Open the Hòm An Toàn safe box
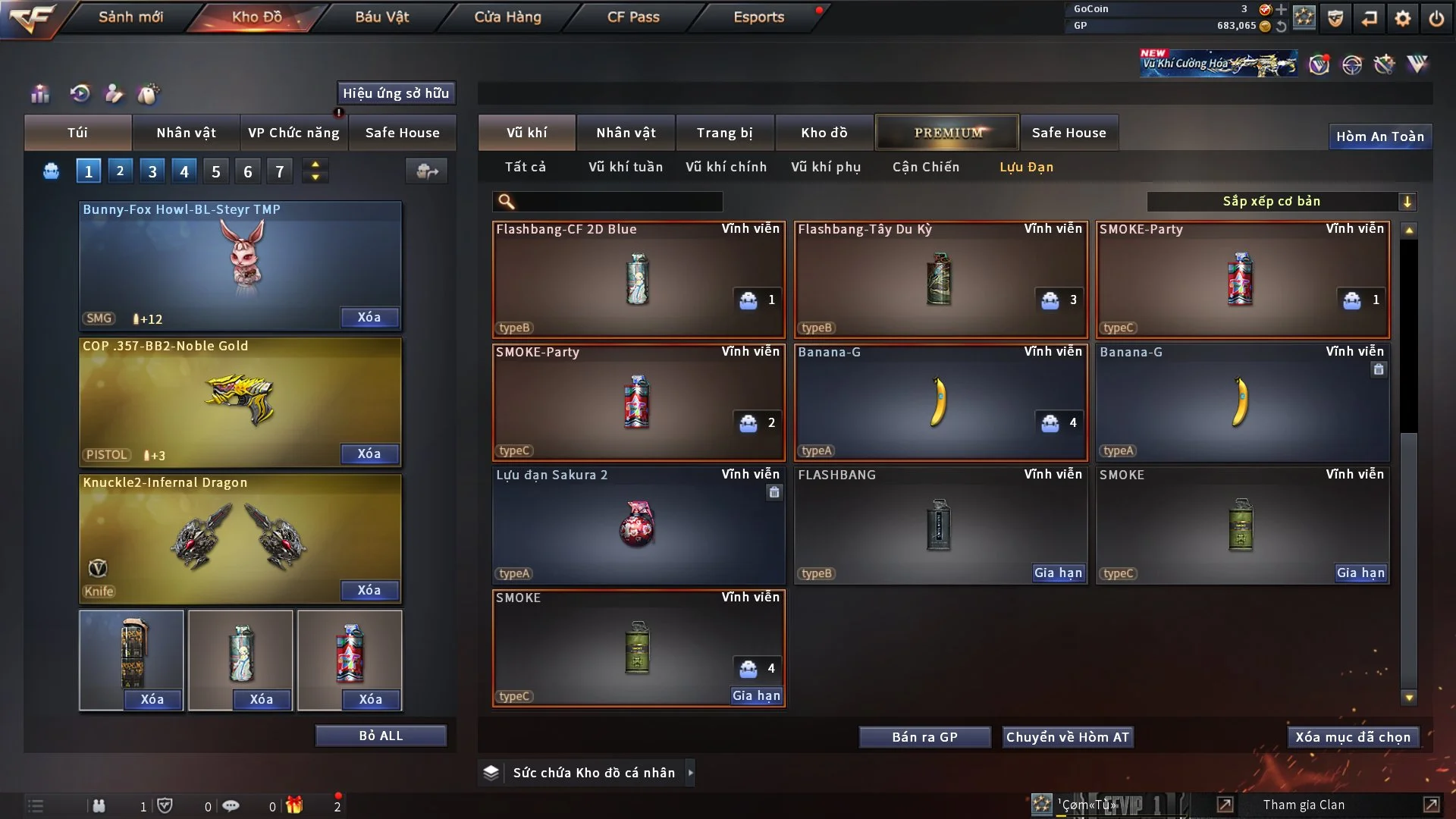Viewport: 1456px width, 819px height. [x=1379, y=136]
